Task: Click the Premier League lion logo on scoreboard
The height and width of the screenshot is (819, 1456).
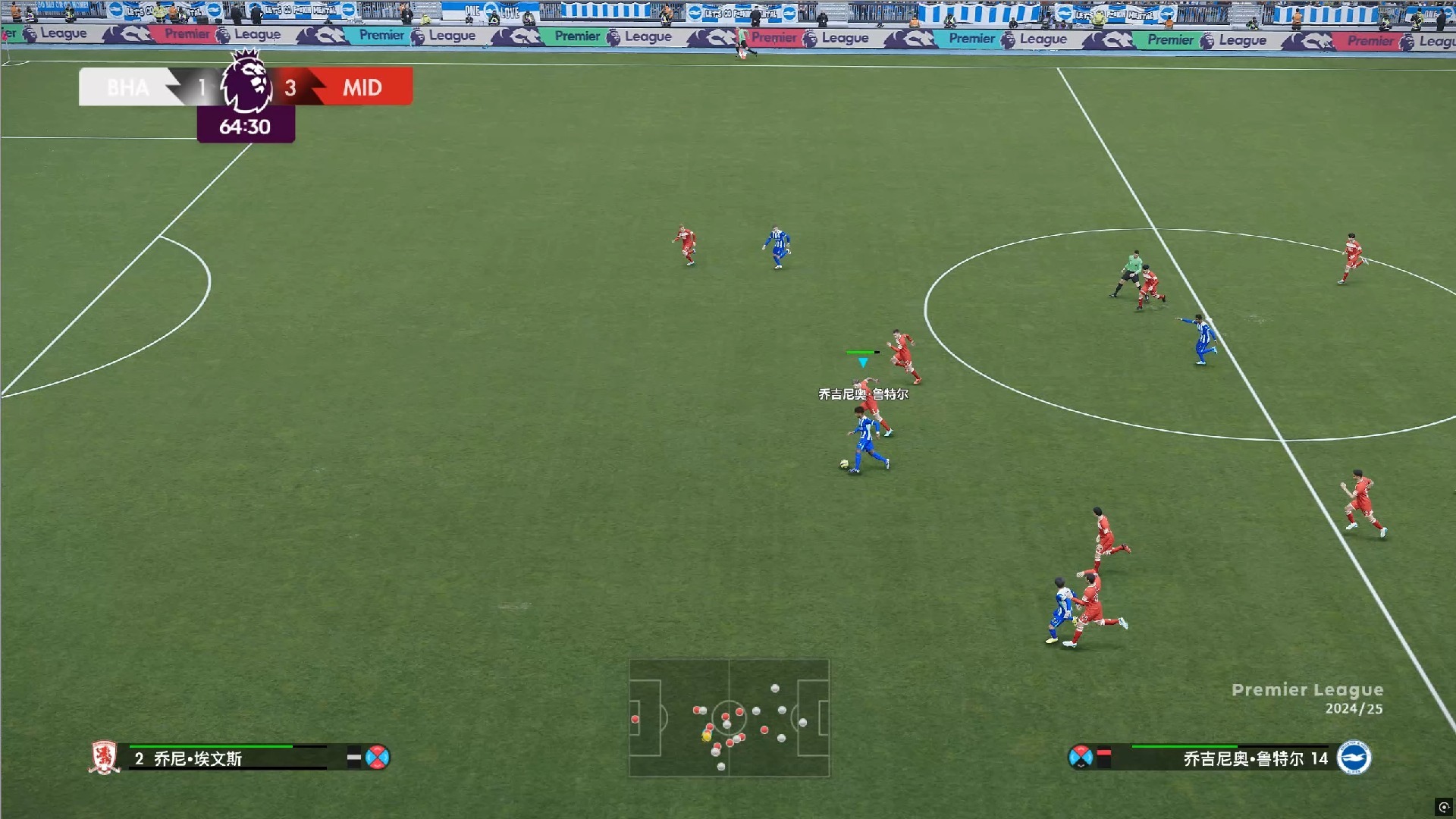Action: [x=246, y=82]
